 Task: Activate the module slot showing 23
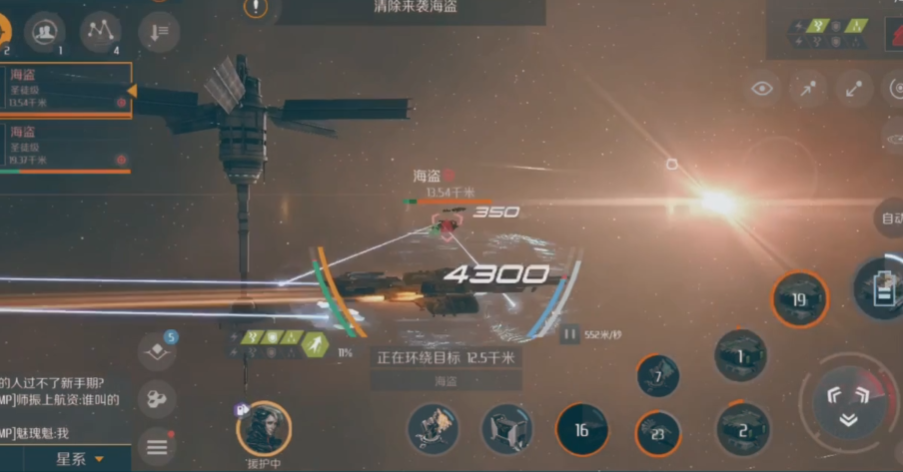point(657,434)
